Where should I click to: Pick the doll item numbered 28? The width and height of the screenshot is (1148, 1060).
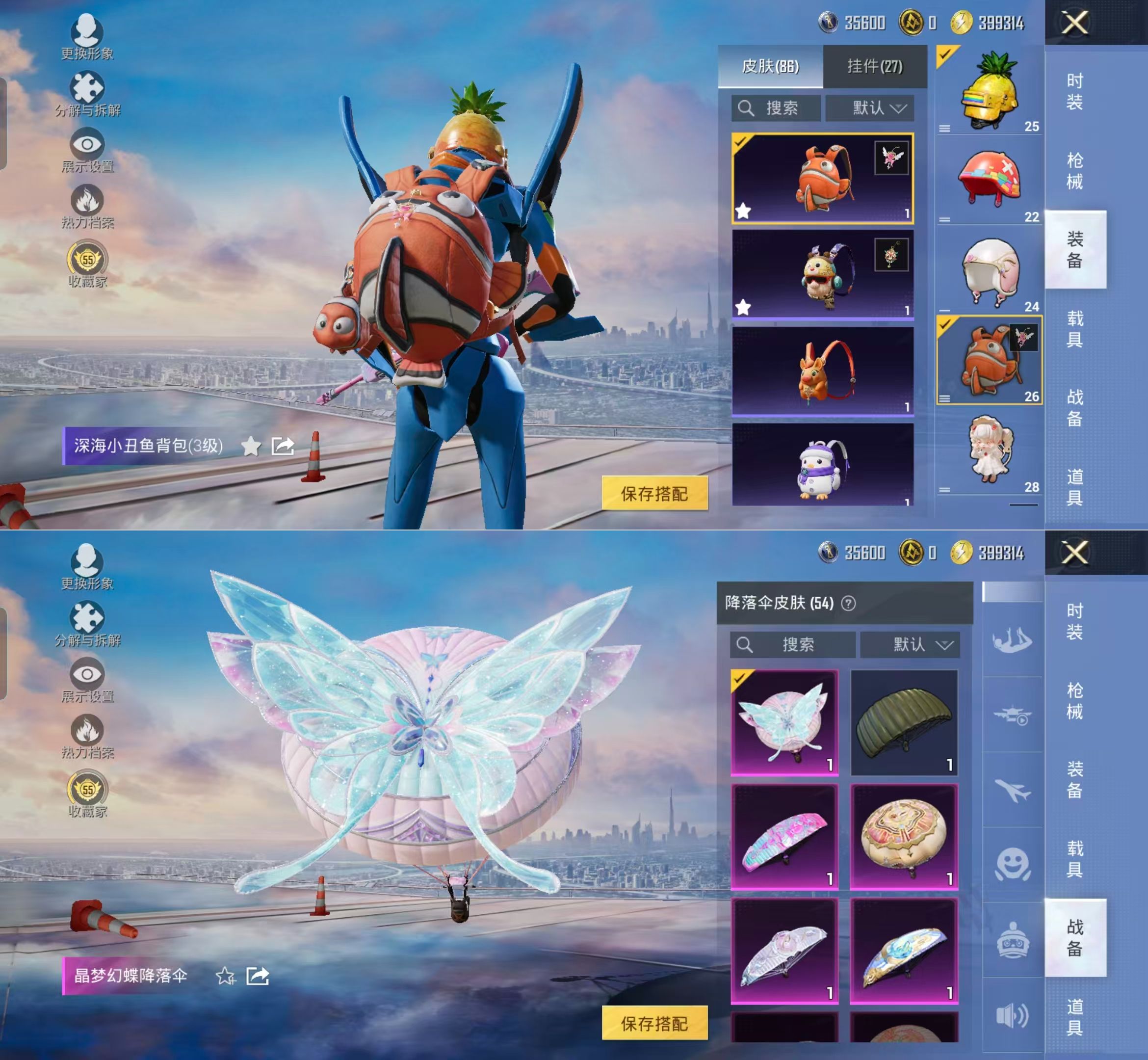[x=989, y=452]
